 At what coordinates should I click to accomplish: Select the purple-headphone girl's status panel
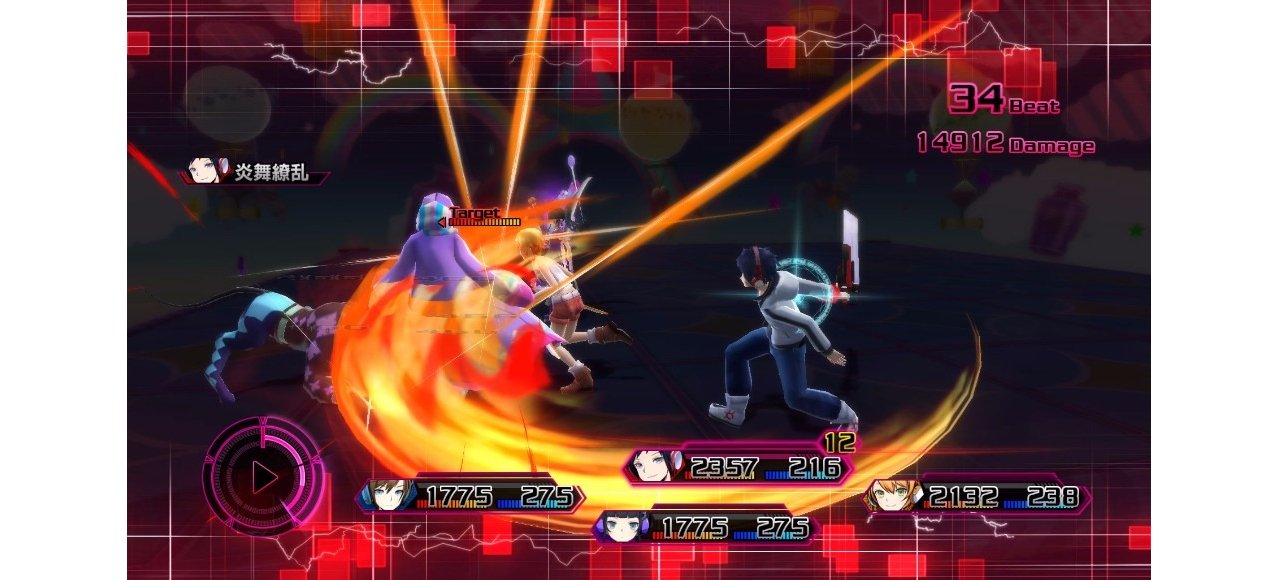point(705,527)
